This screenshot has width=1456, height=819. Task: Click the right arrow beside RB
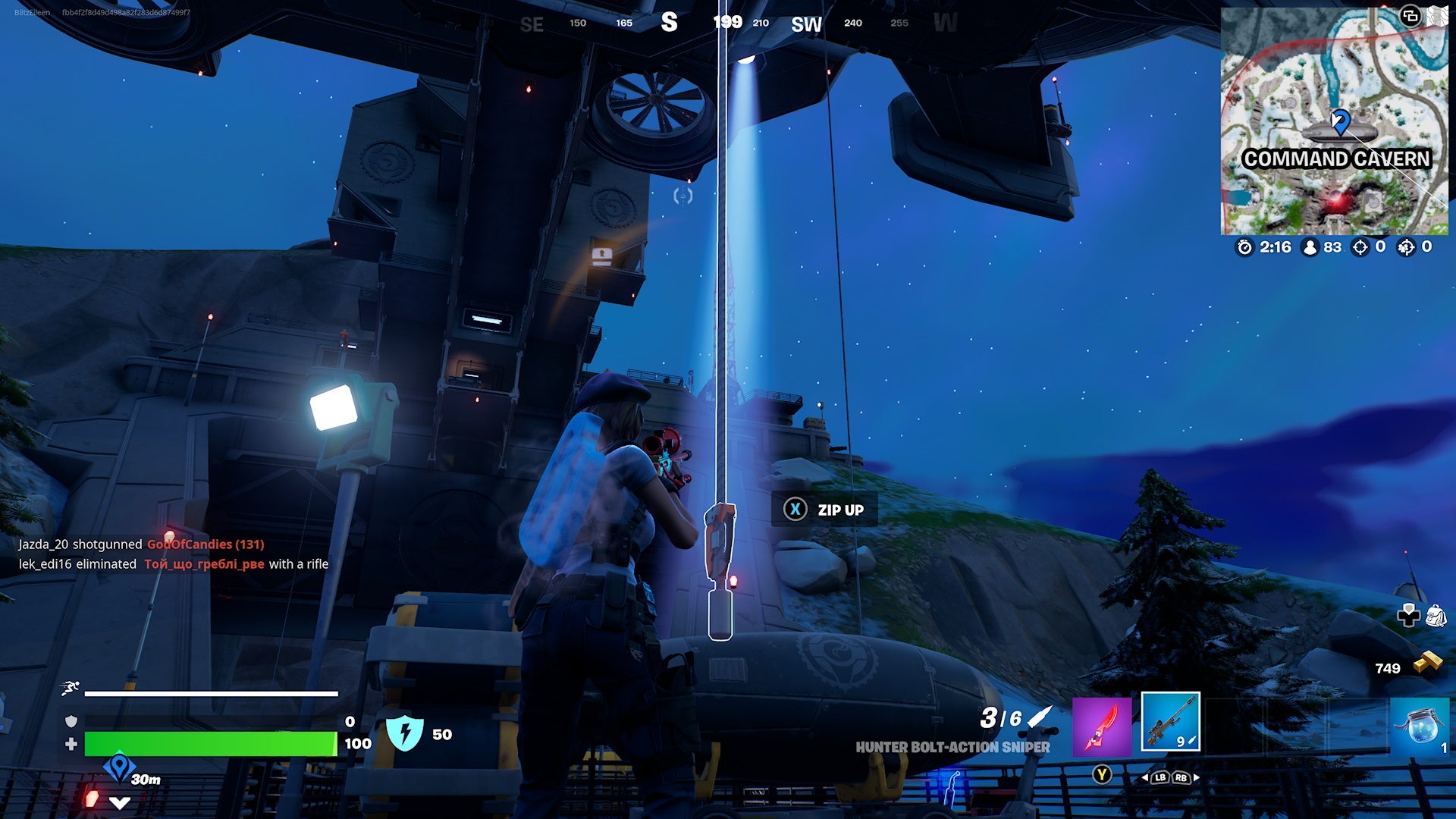coord(1197,777)
